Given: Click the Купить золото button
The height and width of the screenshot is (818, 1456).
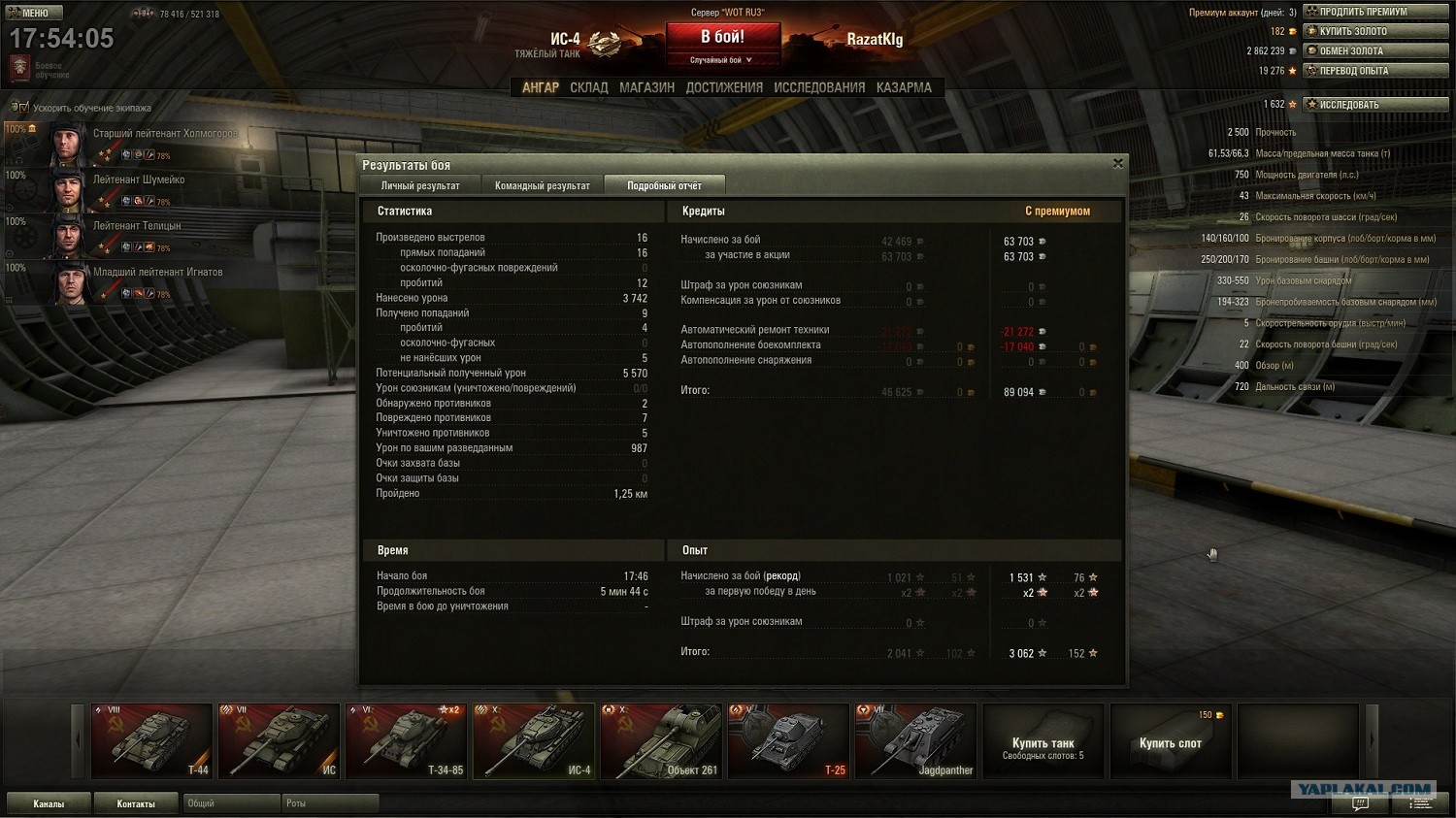Looking at the screenshot, I should click(1376, 31).
